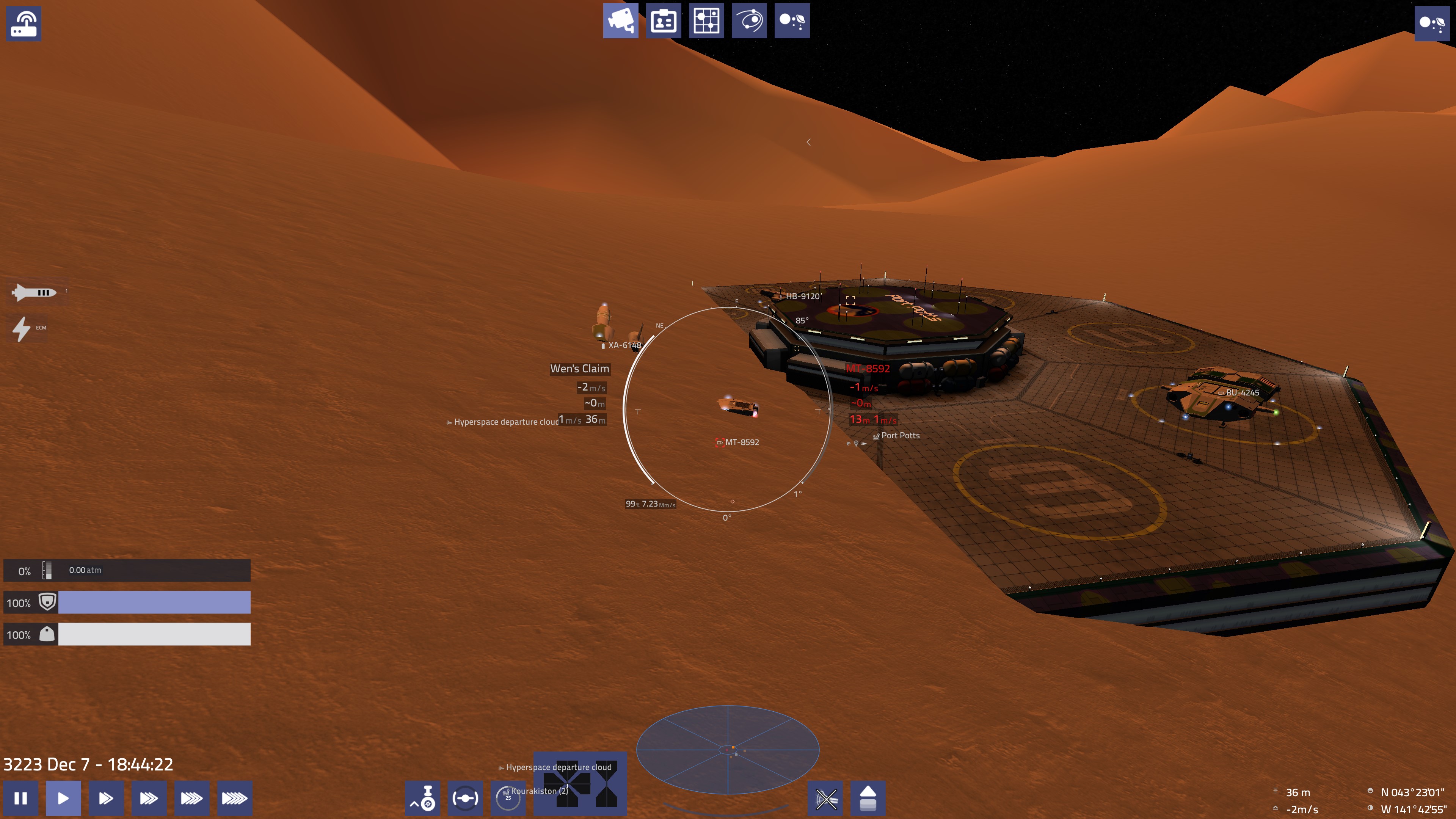Click the 0.00 atm pressure gauge bar
The height and width of the screenshot is (819, 1456).
pyautogui.click(x=127, y=570)
